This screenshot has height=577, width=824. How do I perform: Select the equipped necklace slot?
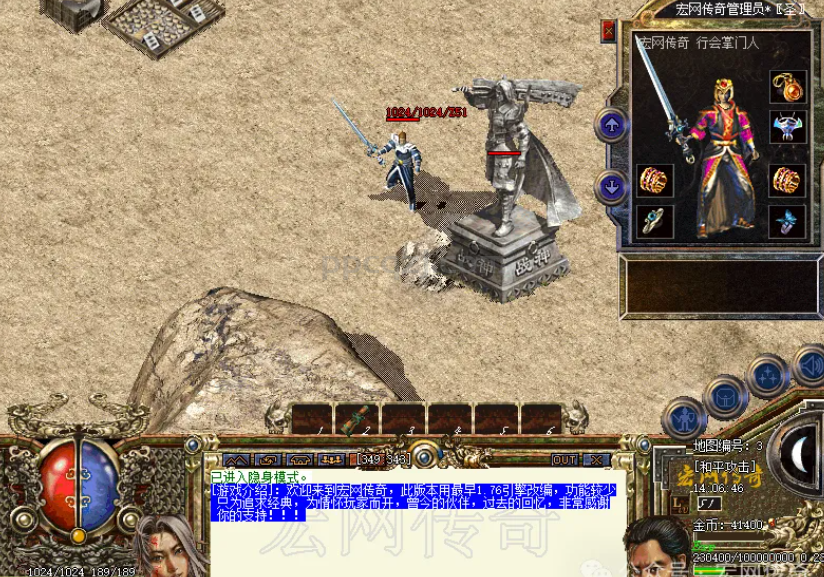tap(788, 87)
